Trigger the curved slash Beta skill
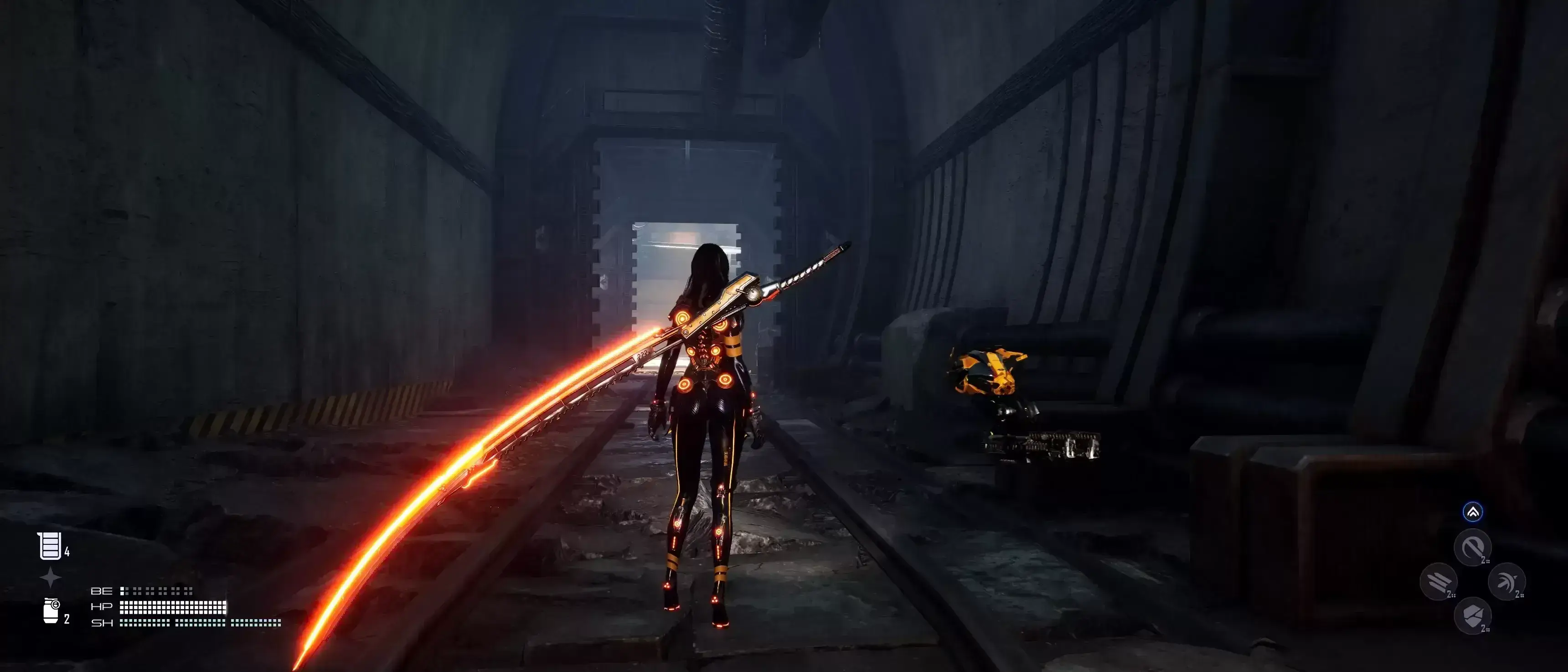The height and width of the screenshot is (672, 1568). (1472, 547)
